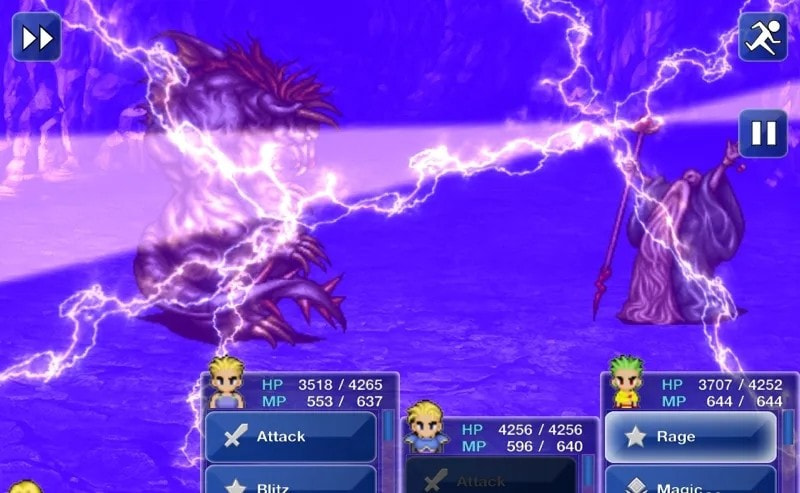This screenshot has width=800, height=493.
Task: Select the Rage command
Action: coord(690,437)
